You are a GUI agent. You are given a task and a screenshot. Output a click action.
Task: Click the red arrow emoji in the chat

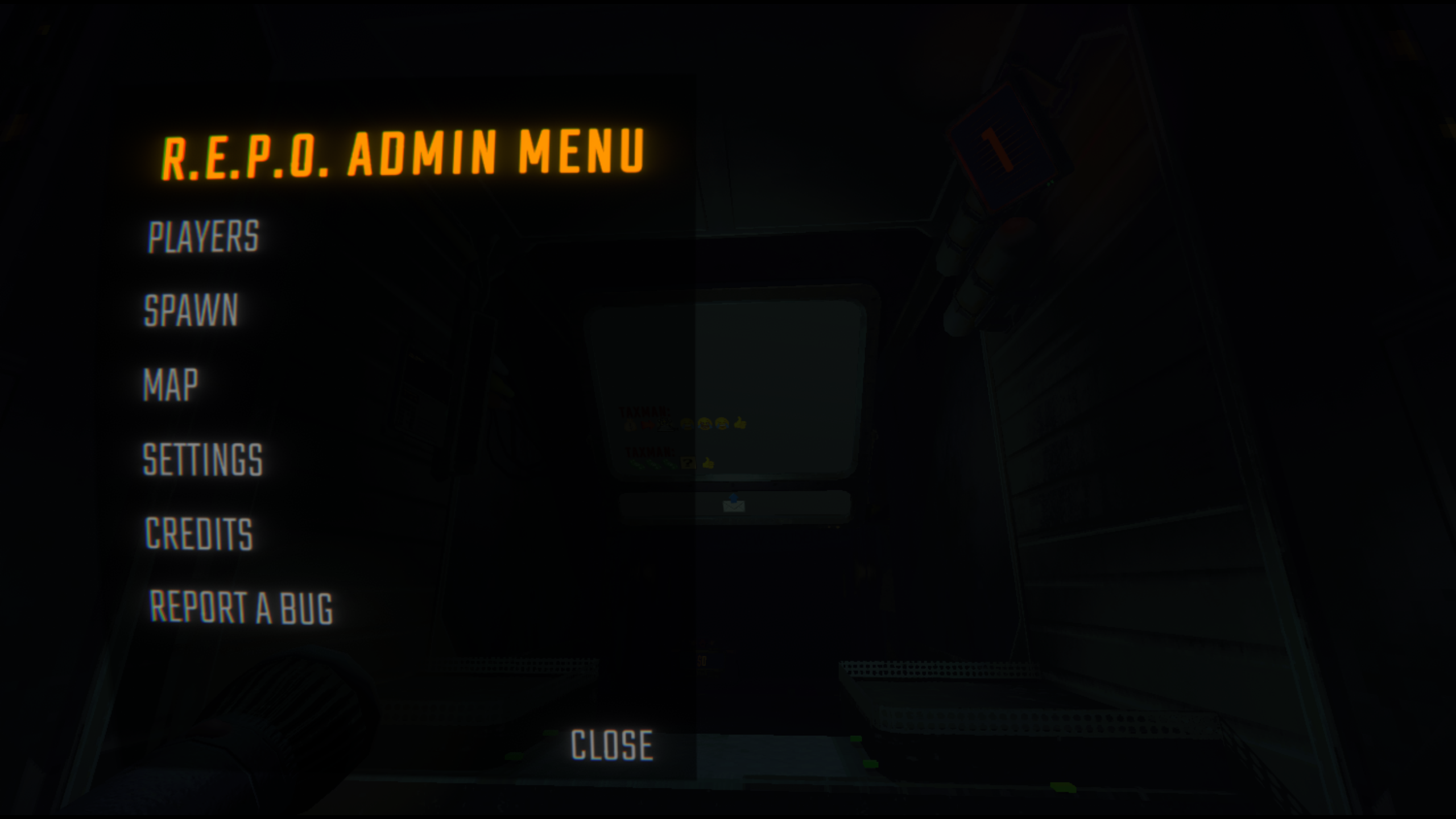[x=648, y=425]
